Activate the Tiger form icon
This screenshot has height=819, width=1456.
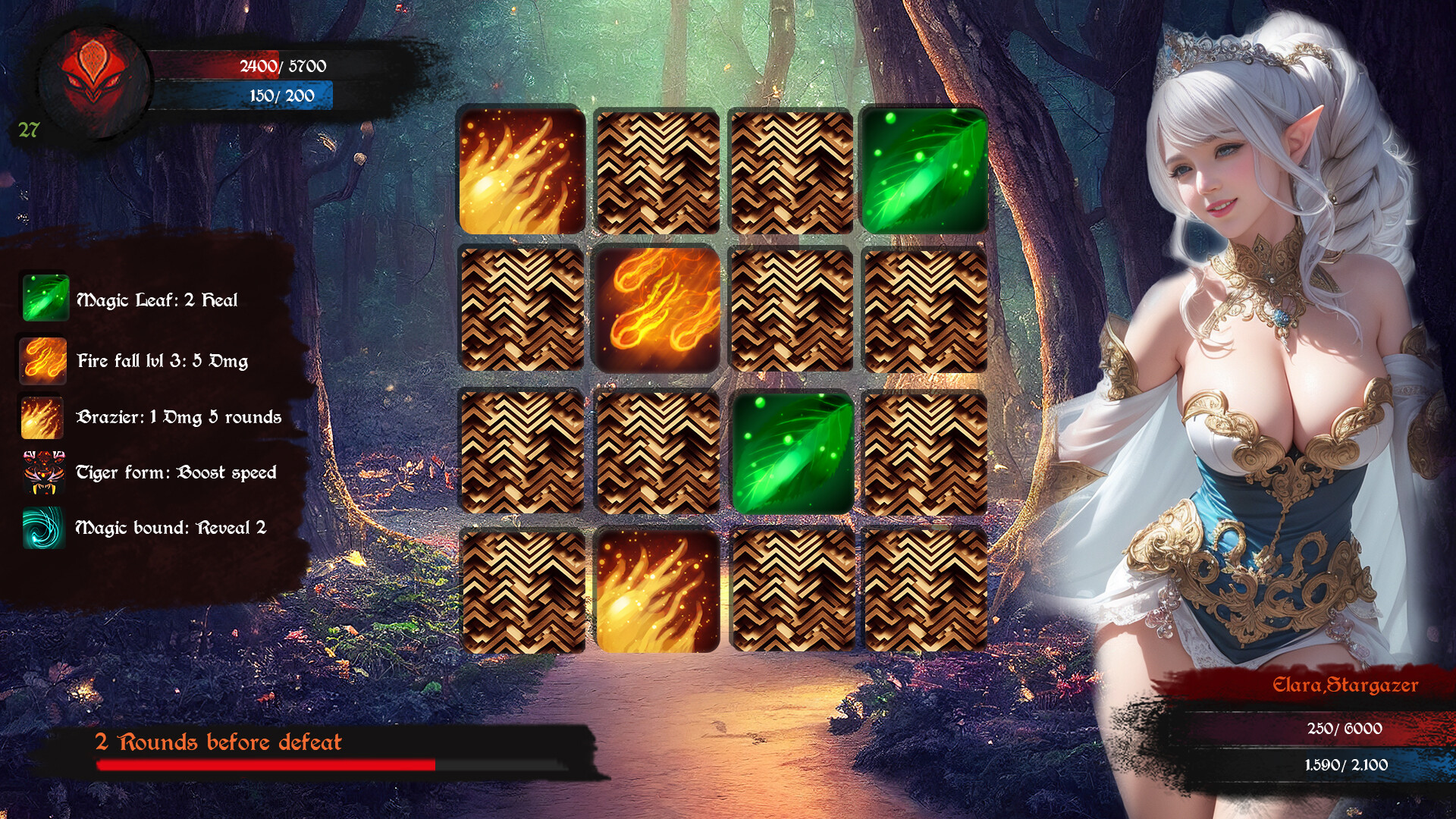(43, 472)
